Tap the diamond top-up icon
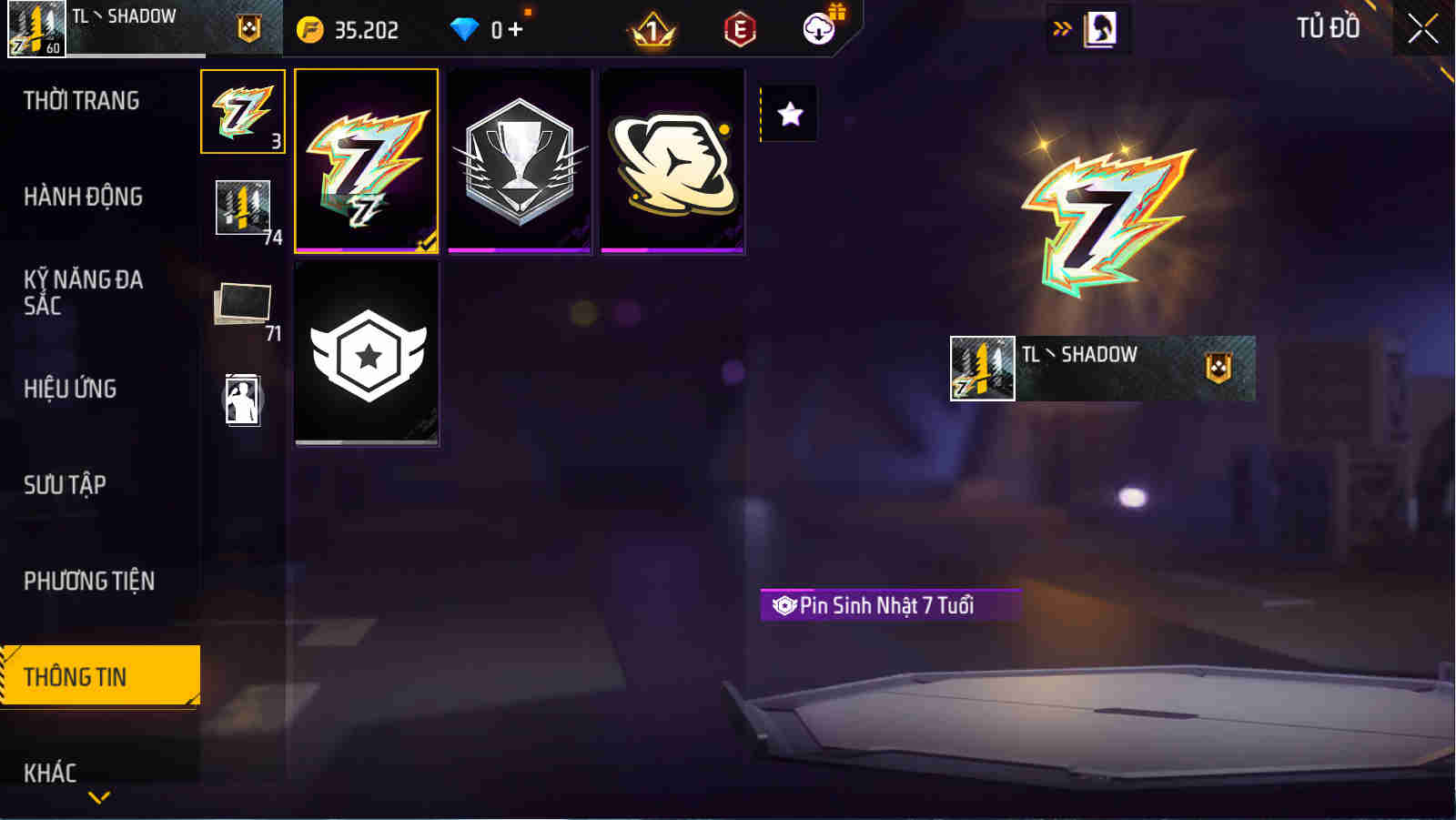Image resolution: width=1456 pixels, height=820 pixels. click(466, 28)
